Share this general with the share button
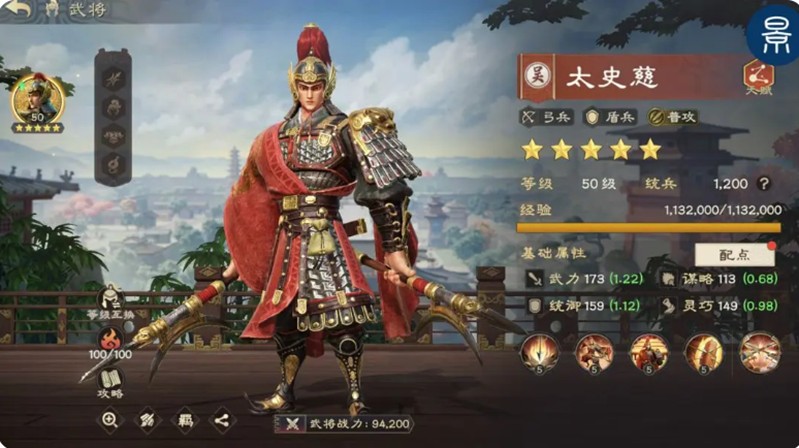The image size is (799, 448). [x=220, y=421]
